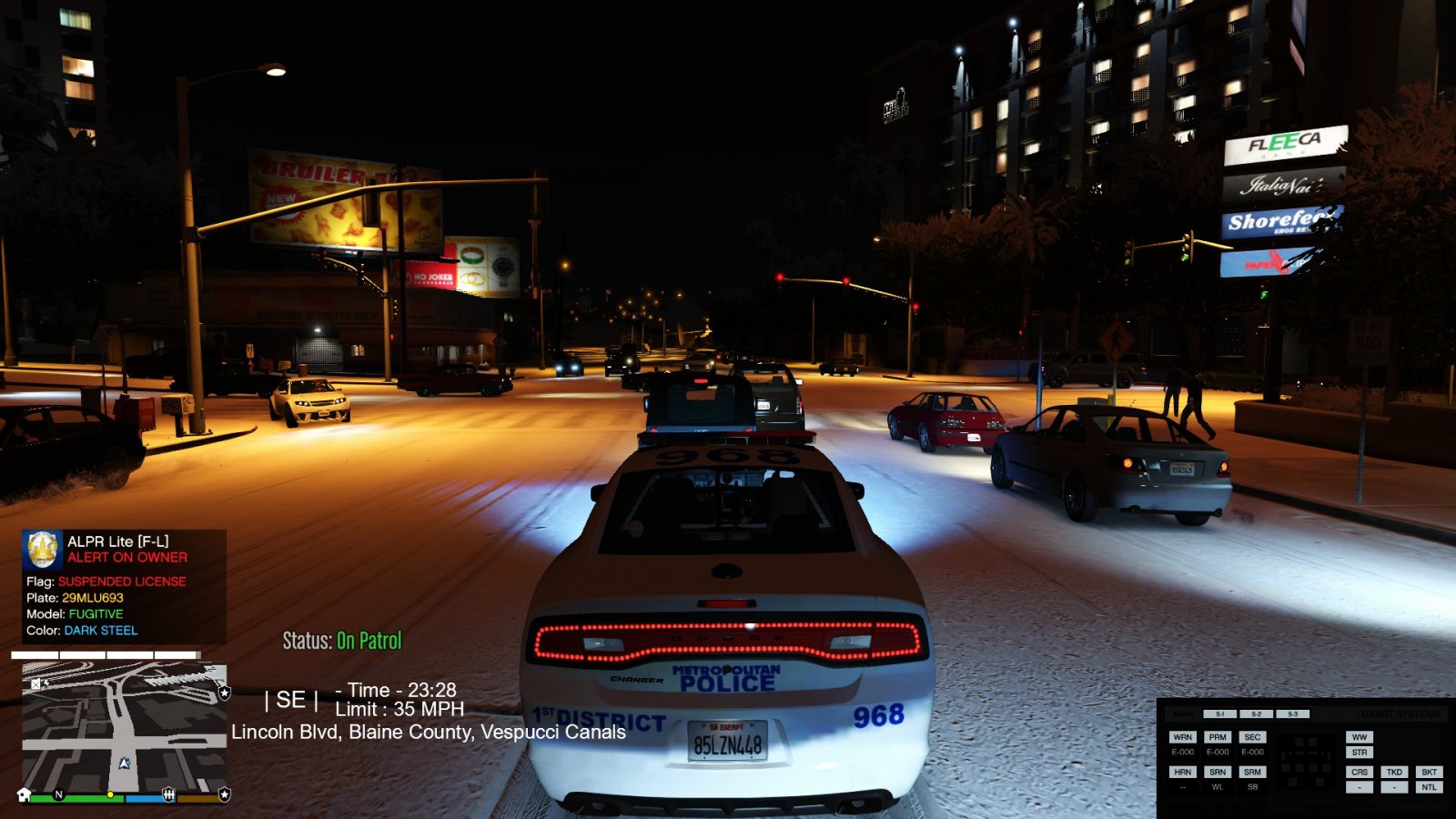The height and width of the screenshot is (819, 1456).
Task: Switch to the S-2 stage
Action: point(1257,714)
